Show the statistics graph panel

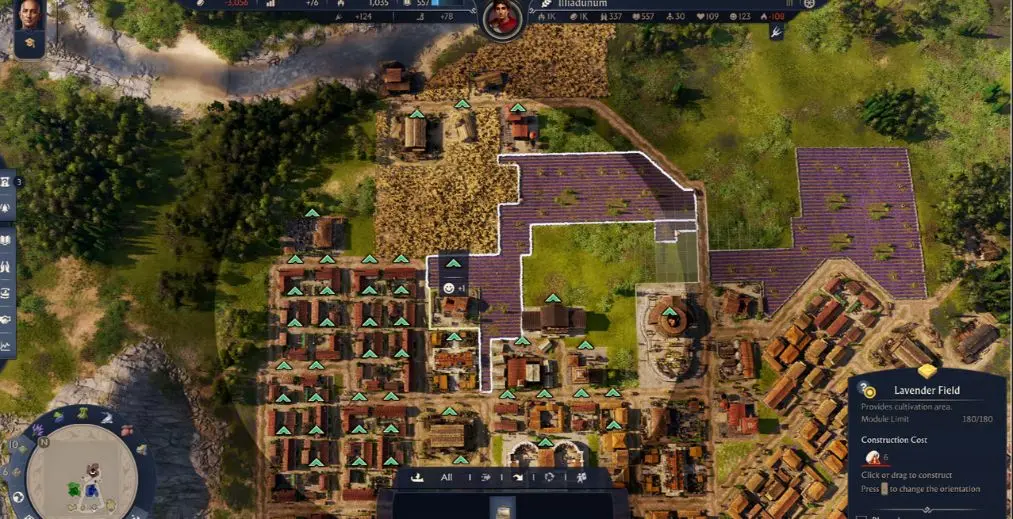[6, 346]
